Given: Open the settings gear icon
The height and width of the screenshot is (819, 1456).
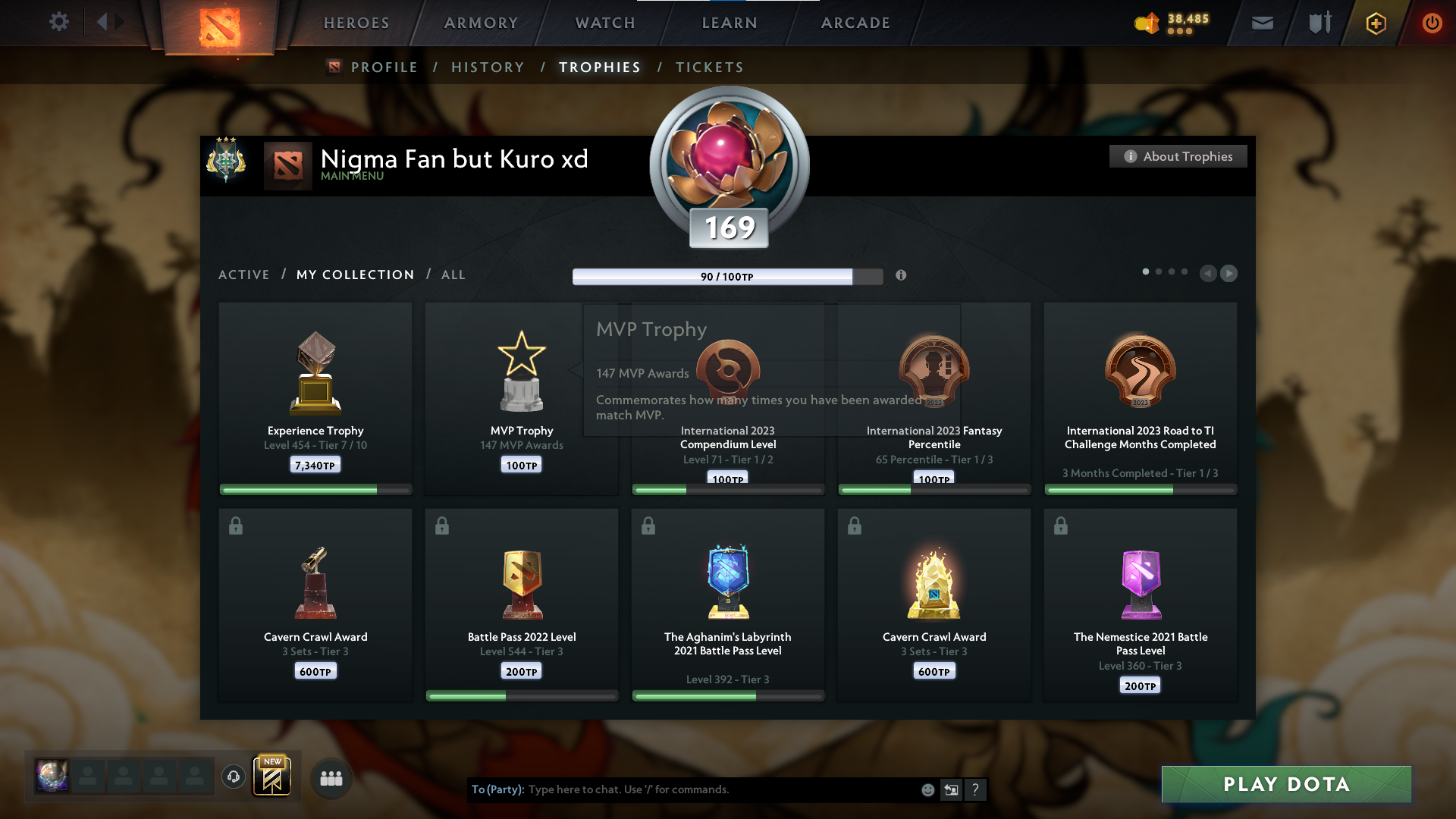Looking at the screenshot, I should (x=59, y=22).
